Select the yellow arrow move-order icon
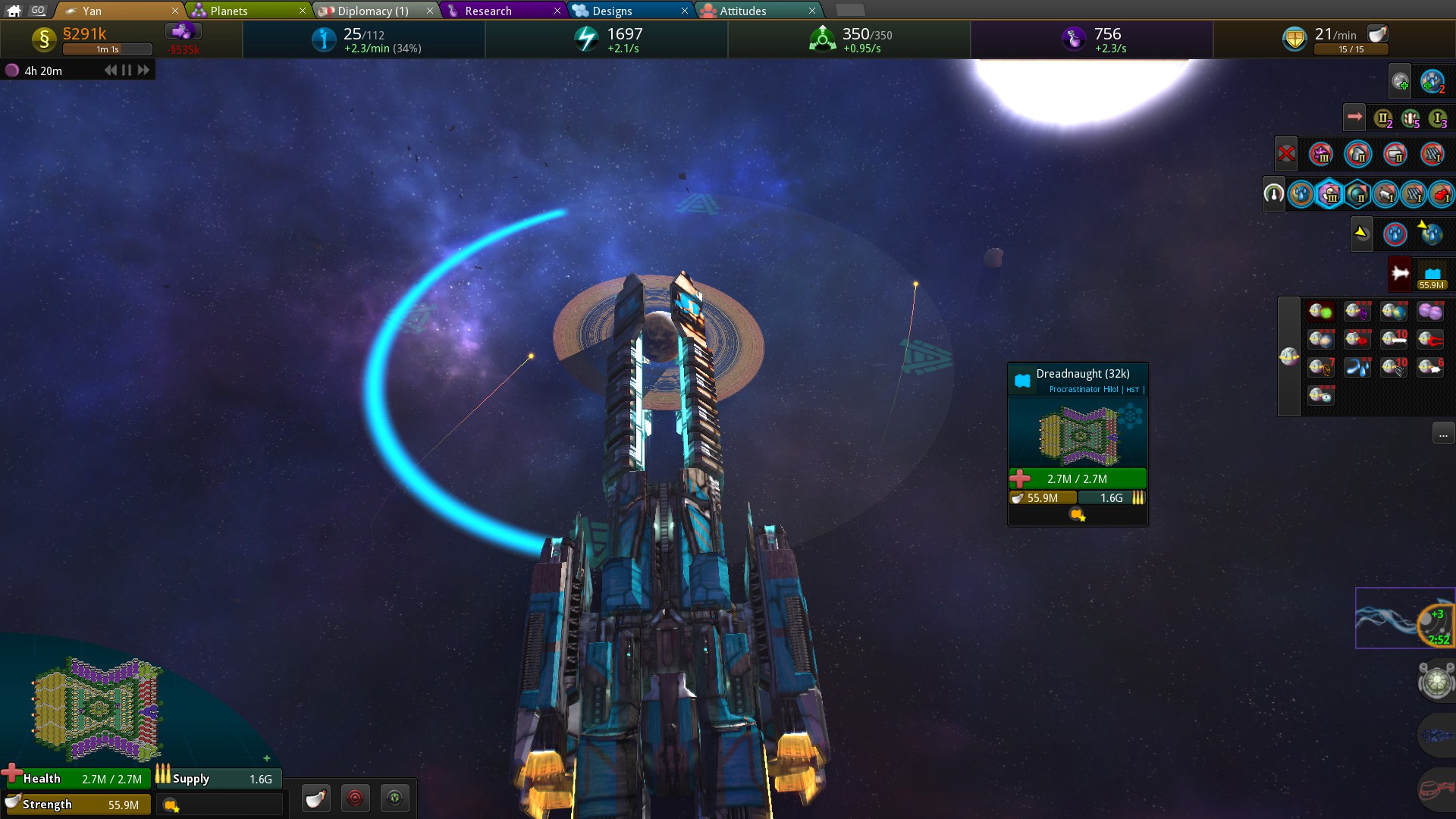The image size is (1456, 819). coord(1362,234)
